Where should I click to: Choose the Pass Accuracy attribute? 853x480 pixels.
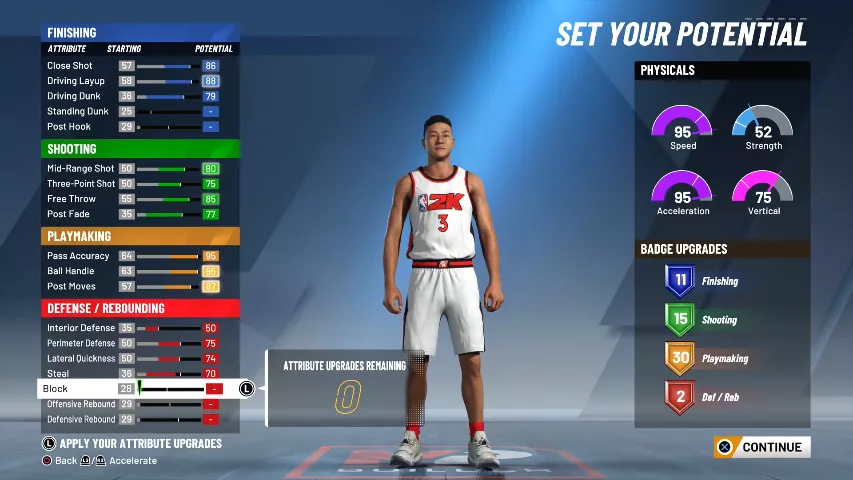click(132, 256)
